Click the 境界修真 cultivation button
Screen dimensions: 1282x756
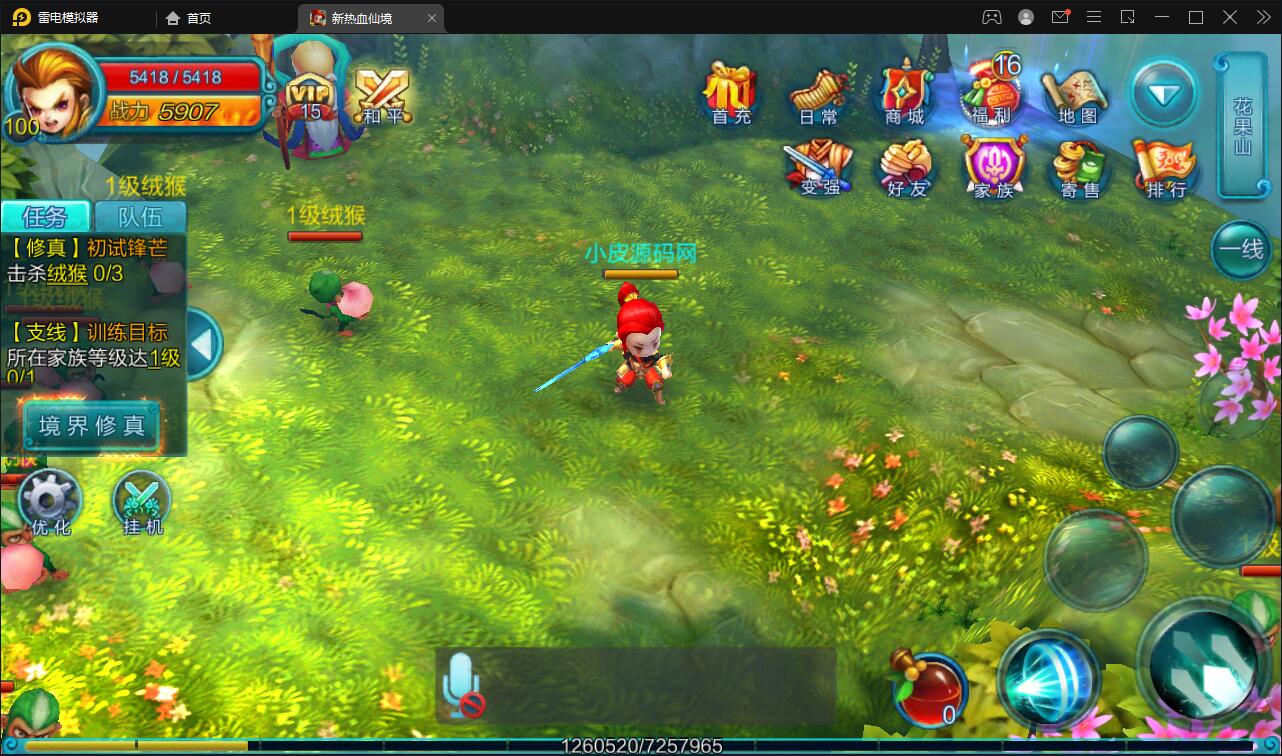[92, 426]
